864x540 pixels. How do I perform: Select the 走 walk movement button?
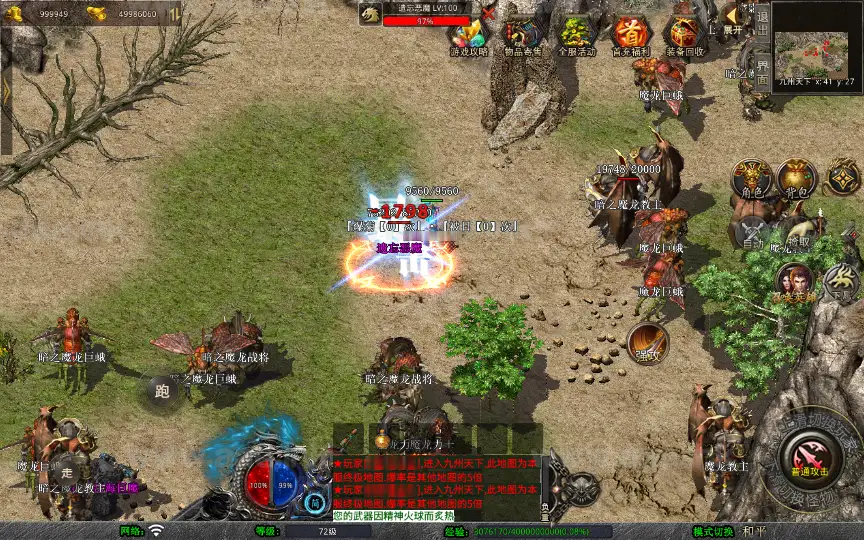pos(67,470)
